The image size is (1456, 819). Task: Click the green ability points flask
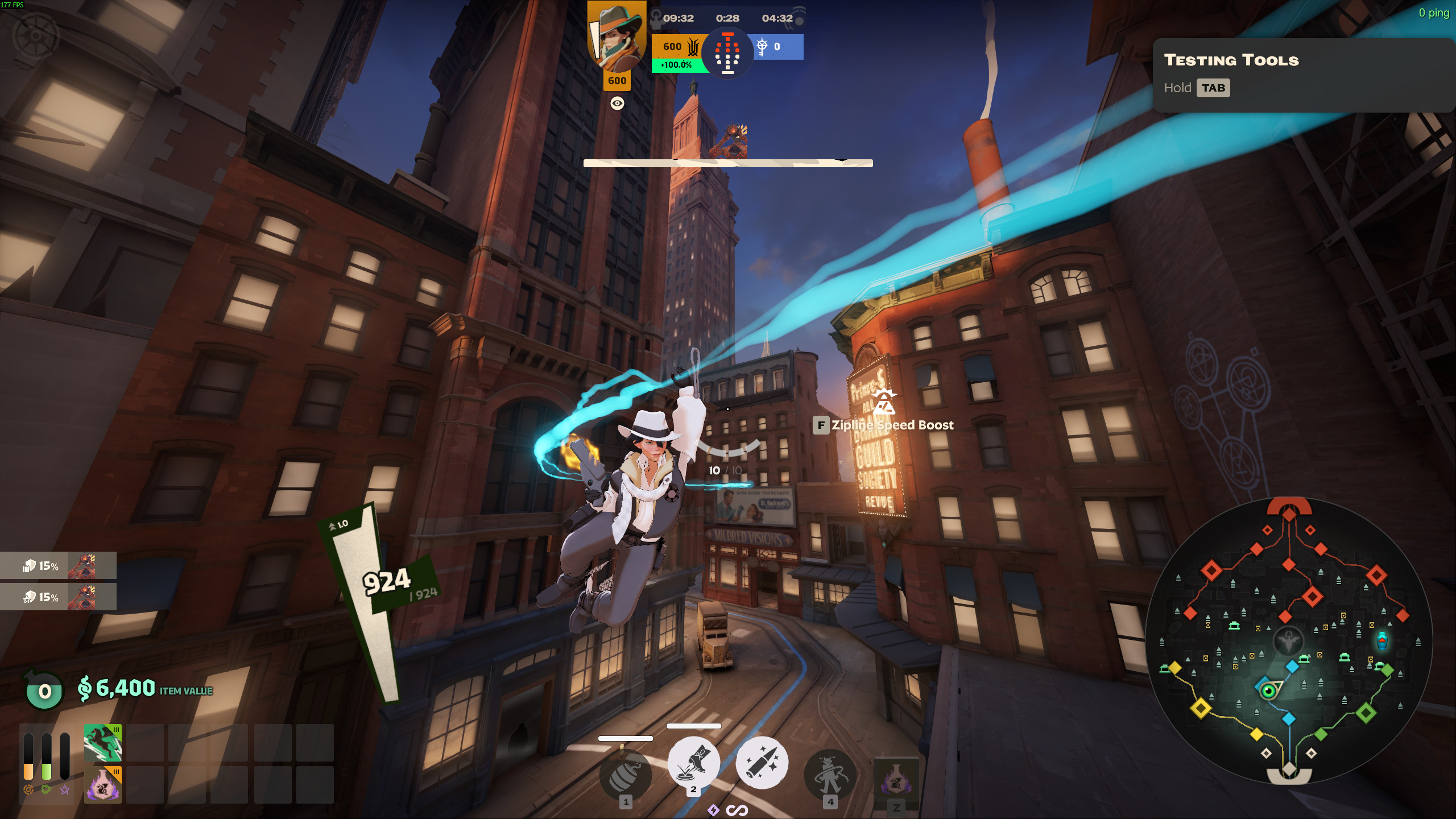(x=44, y=690)
